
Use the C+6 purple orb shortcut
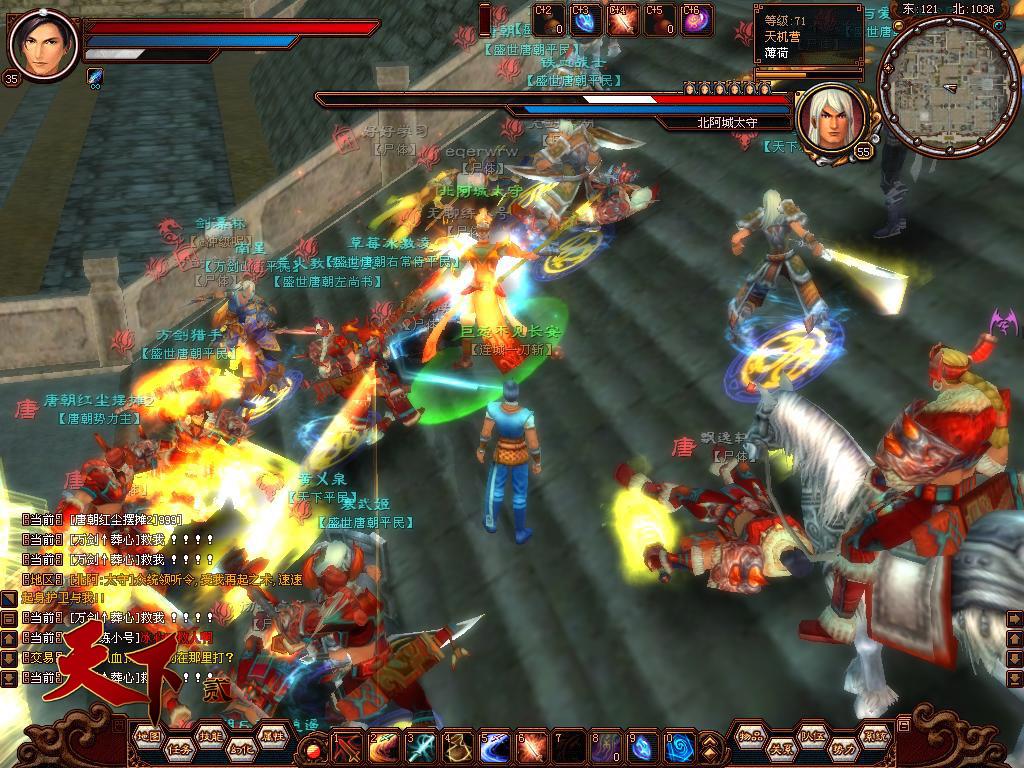click(x=695, y=20)
